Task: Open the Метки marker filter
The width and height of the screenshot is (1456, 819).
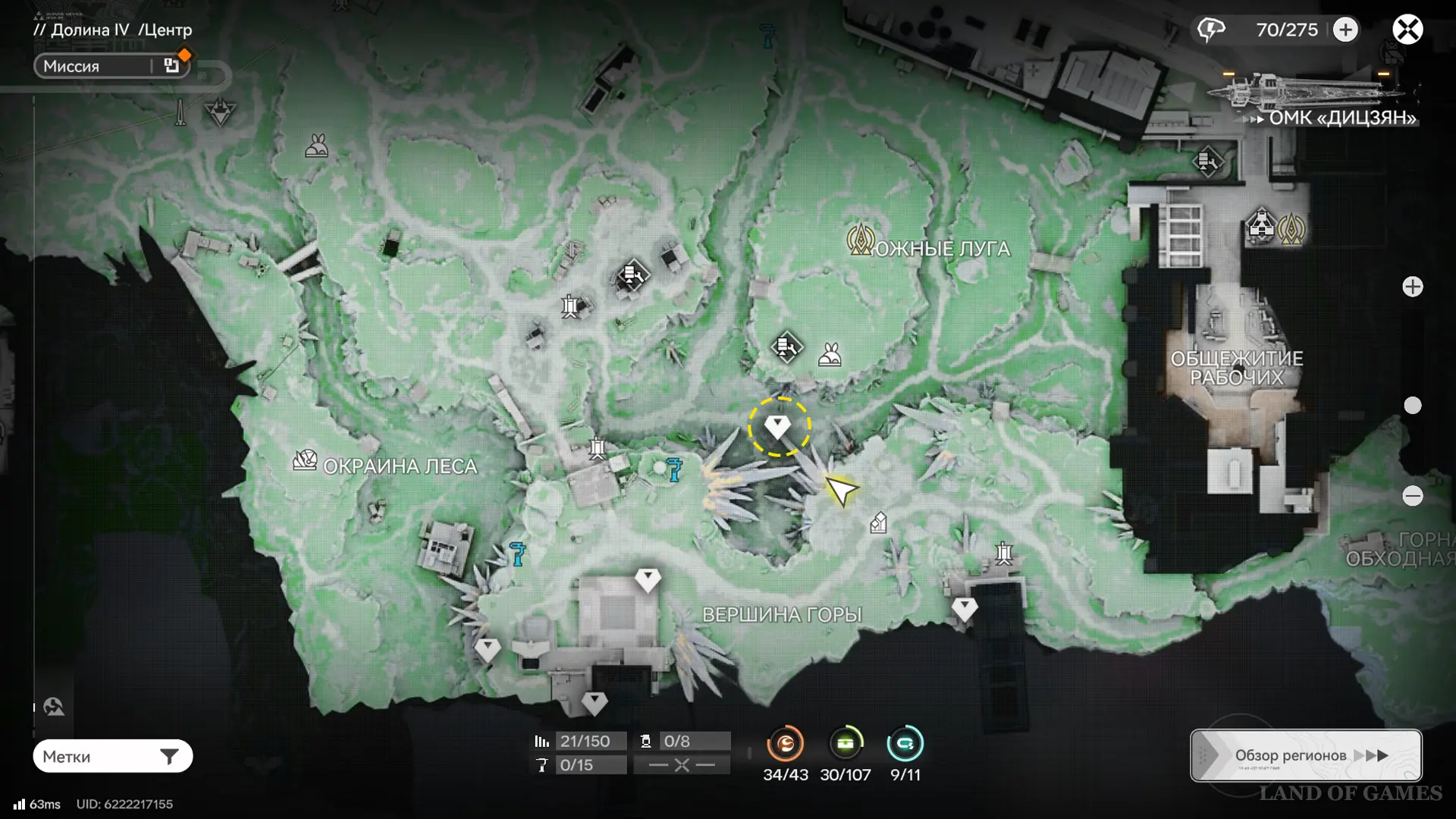Action: pos(112,756)
